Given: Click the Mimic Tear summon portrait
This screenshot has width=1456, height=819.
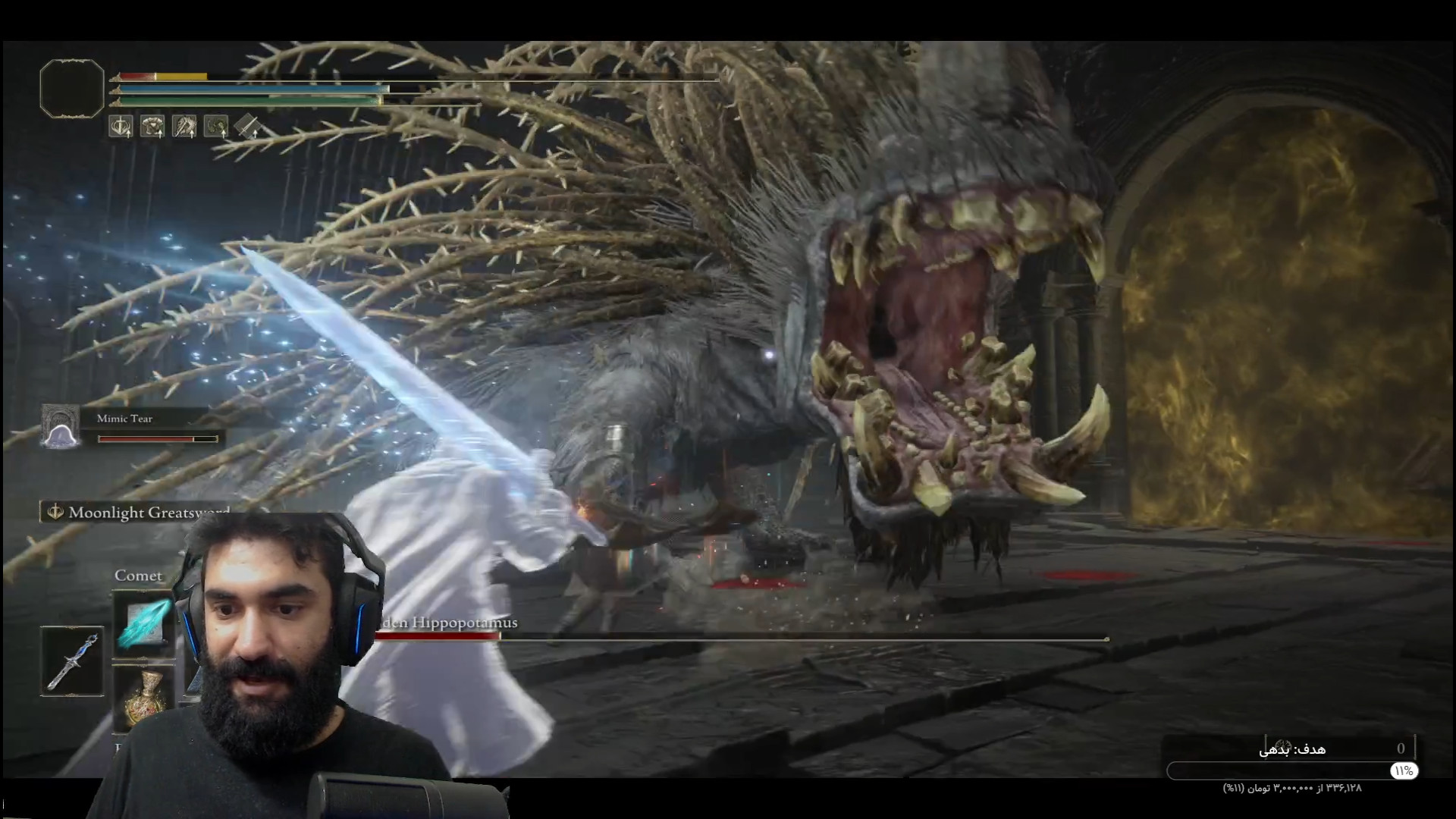Looking at the screenshot, I should pyautogui.click(x=61, y=426).
